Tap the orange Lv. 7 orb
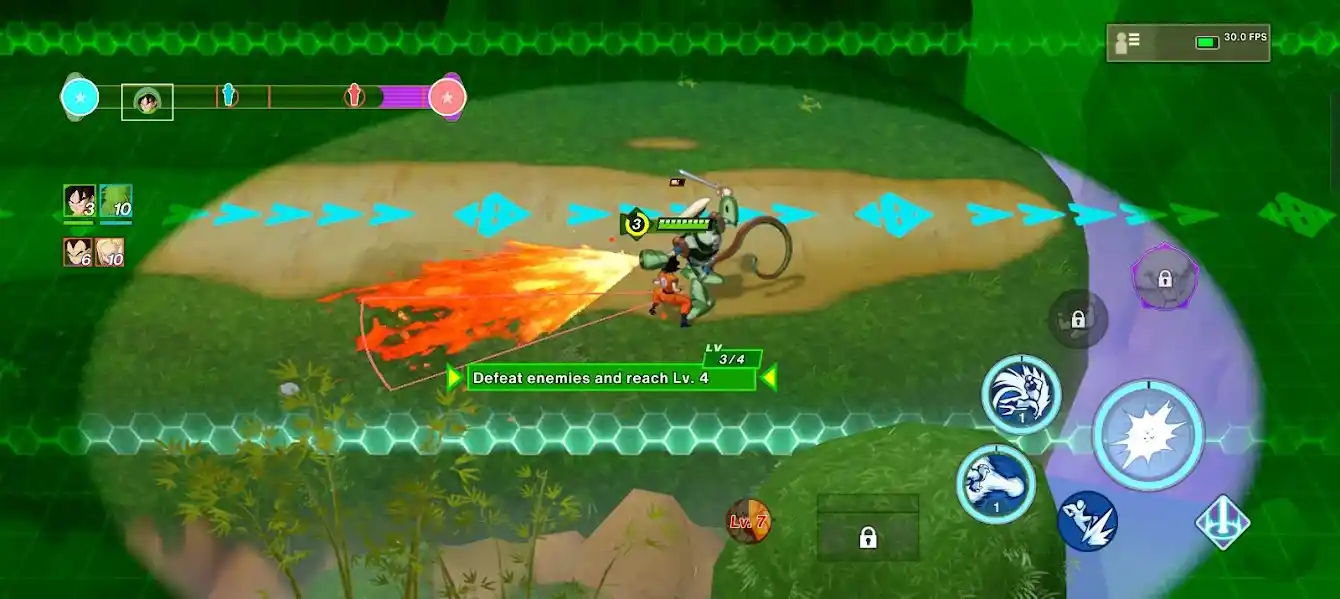This screenshot has width=1340, height=599. (748, 521)
